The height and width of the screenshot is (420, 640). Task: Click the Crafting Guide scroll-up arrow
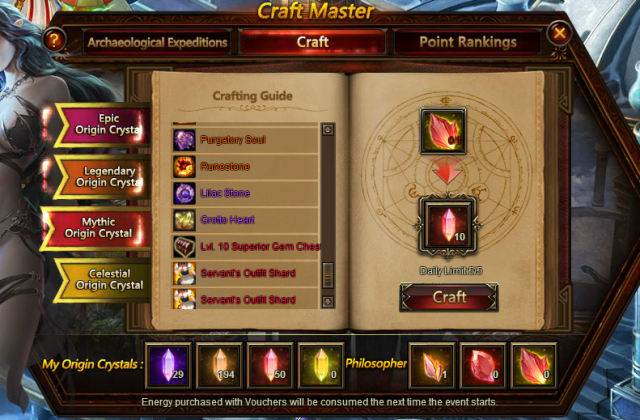pos(327,129)
